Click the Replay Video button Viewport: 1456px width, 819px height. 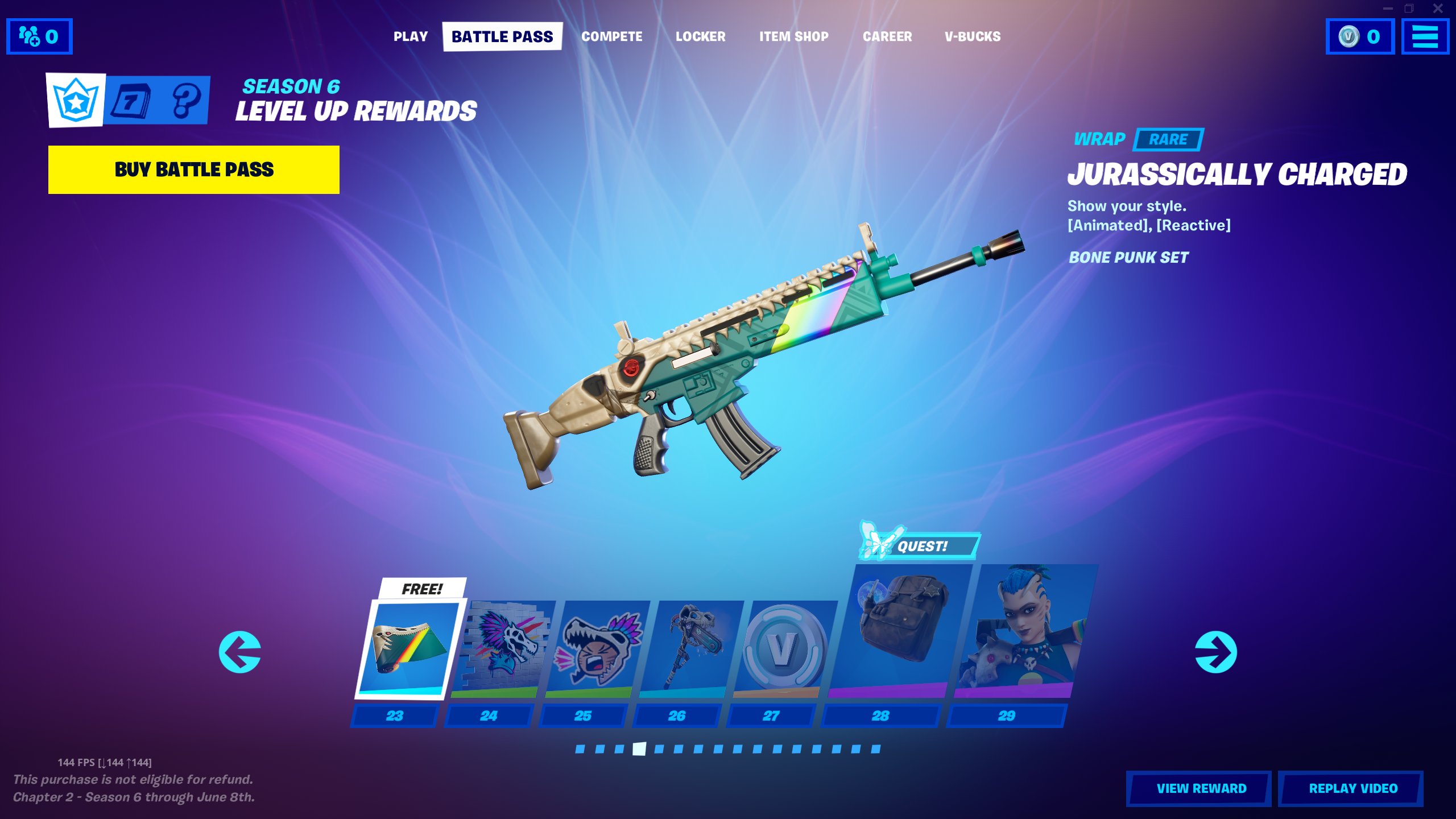coord(1351,788)
